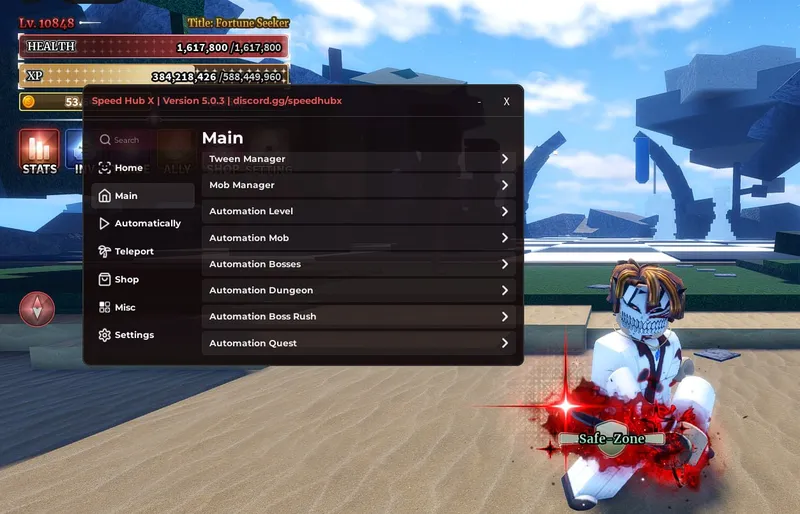The width and height of the screenshot is (800, 514).
Task: Click the red crystal round button
Action: pyautogui.click(x=38, y=309)
